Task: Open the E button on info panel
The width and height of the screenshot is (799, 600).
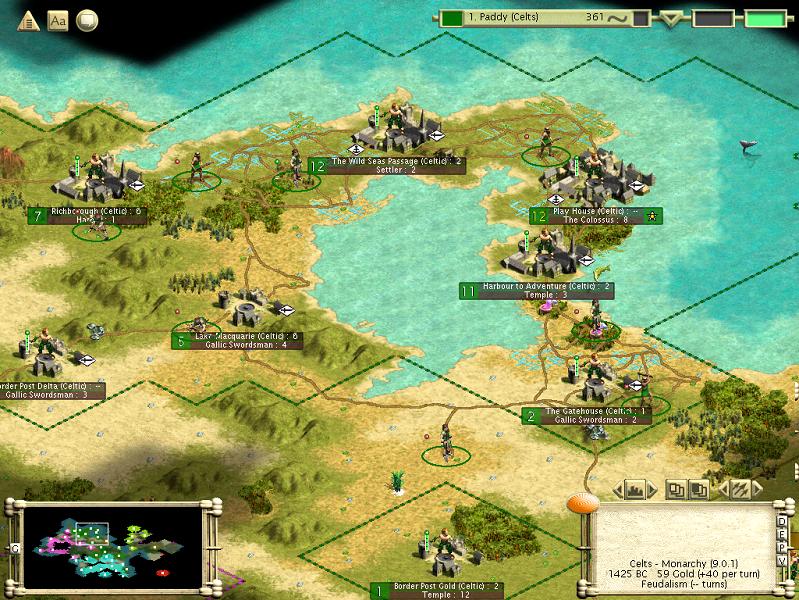Action: pos(783,536)
